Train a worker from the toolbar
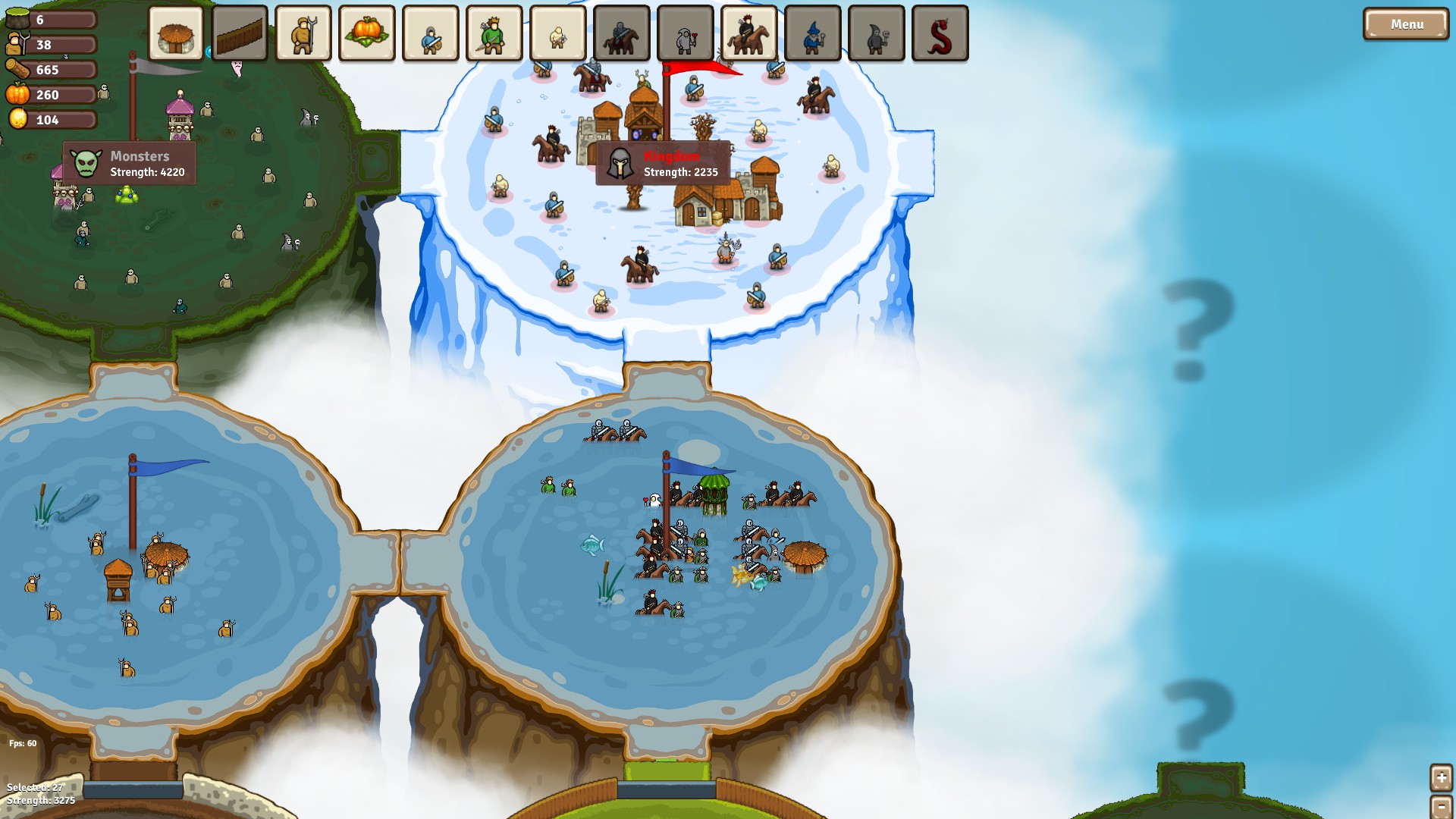The height and width of the screenshot is (819, 1456). (303, 33)
